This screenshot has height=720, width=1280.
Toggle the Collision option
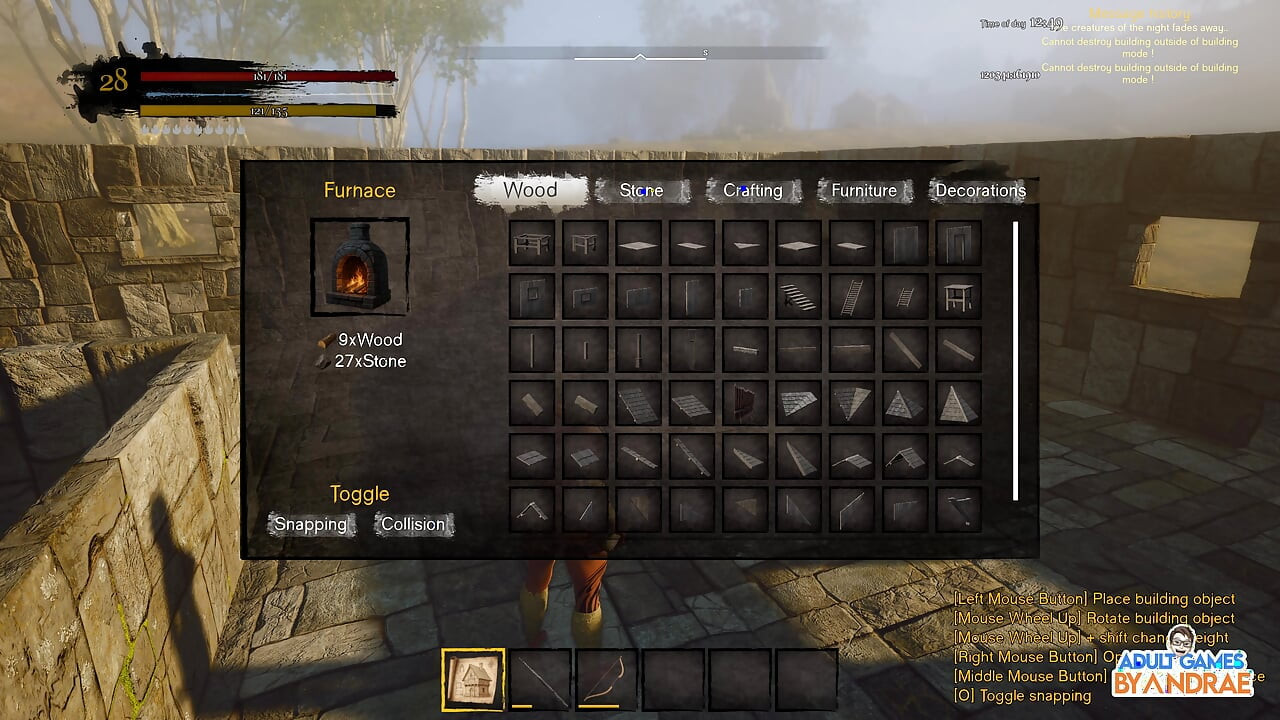pyautogui.click(x=413, y=524)
